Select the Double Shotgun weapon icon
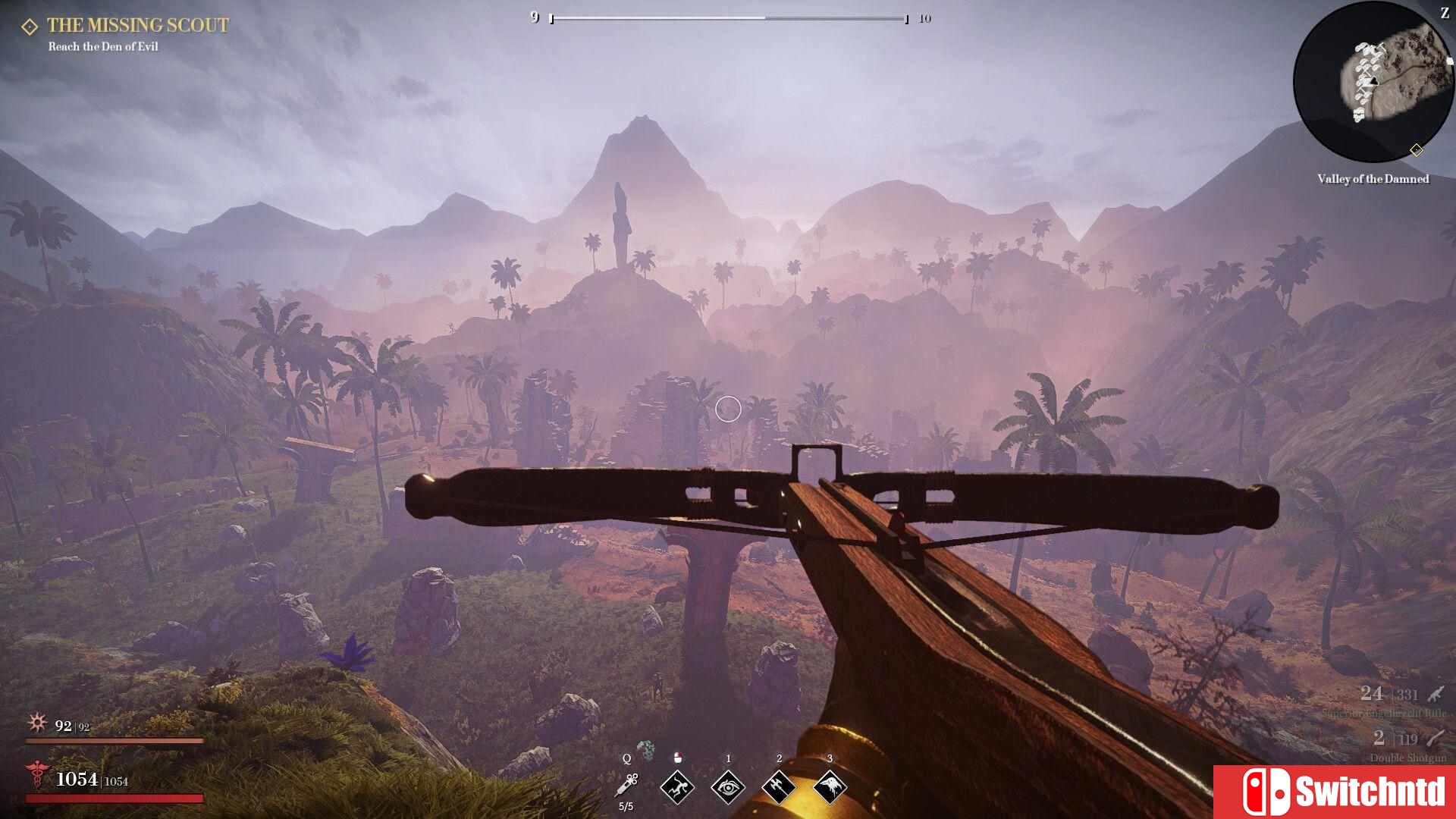1456x819 pixels. pyautogui.click(x=1436, y=737)
